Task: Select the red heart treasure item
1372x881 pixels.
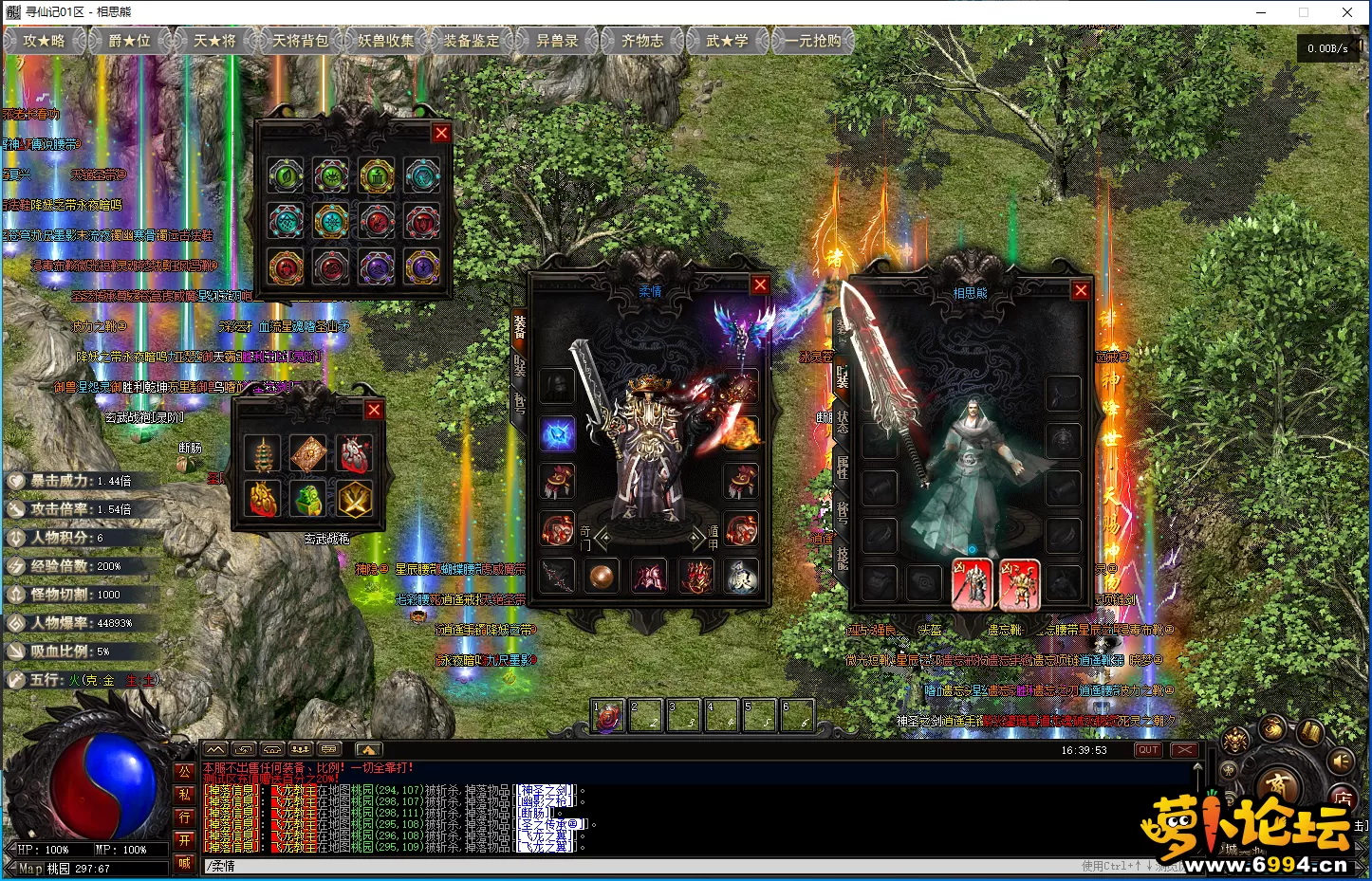Action: 354,455
